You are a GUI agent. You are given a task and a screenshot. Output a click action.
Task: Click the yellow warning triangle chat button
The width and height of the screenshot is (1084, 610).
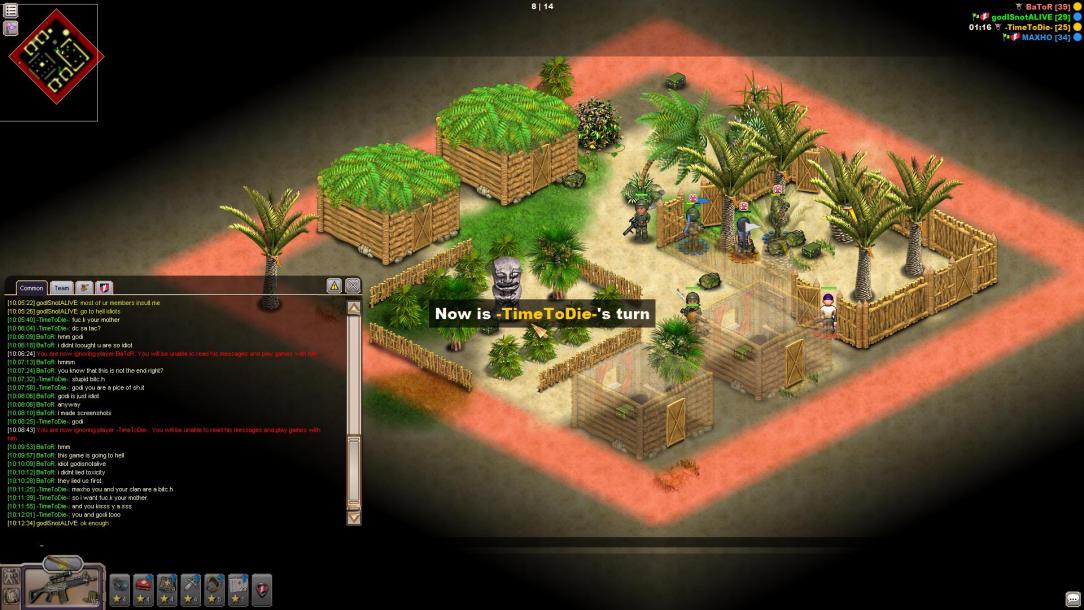334,286
